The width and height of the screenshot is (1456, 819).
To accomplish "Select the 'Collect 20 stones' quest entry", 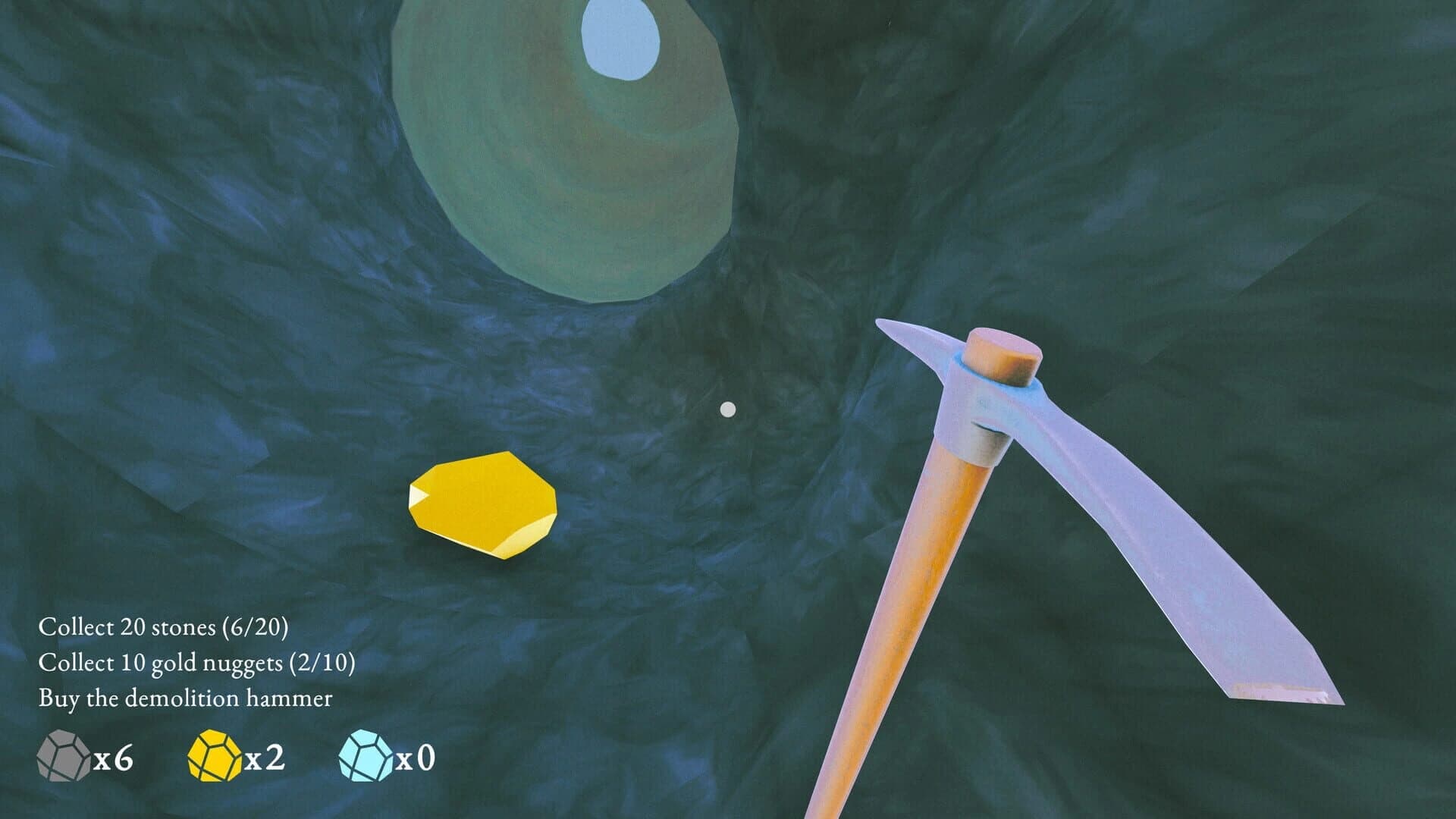I will pos(167,628).
